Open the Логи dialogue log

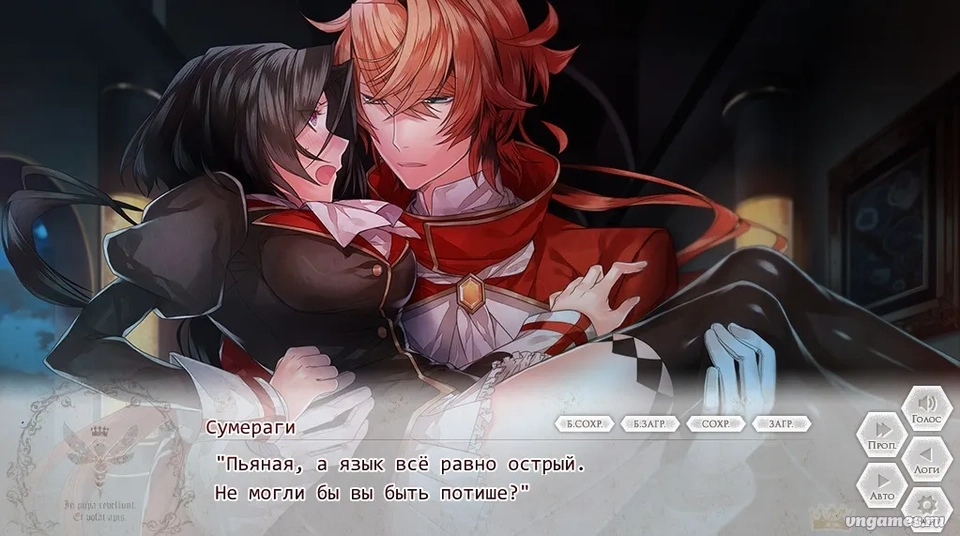point(927,459)
